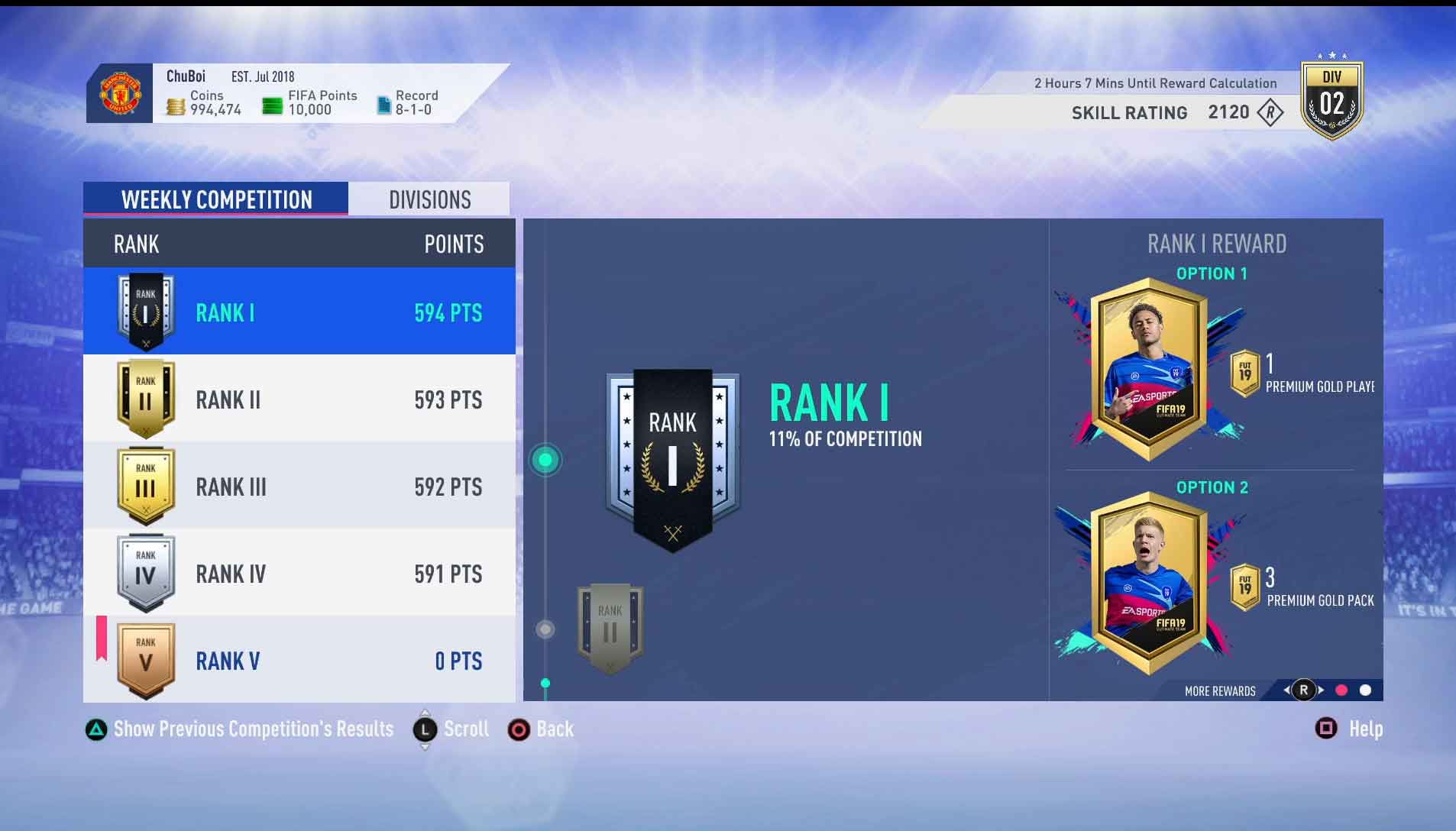
Task: Click the faded Rank II badge preview
Action: tap(609, 626)
